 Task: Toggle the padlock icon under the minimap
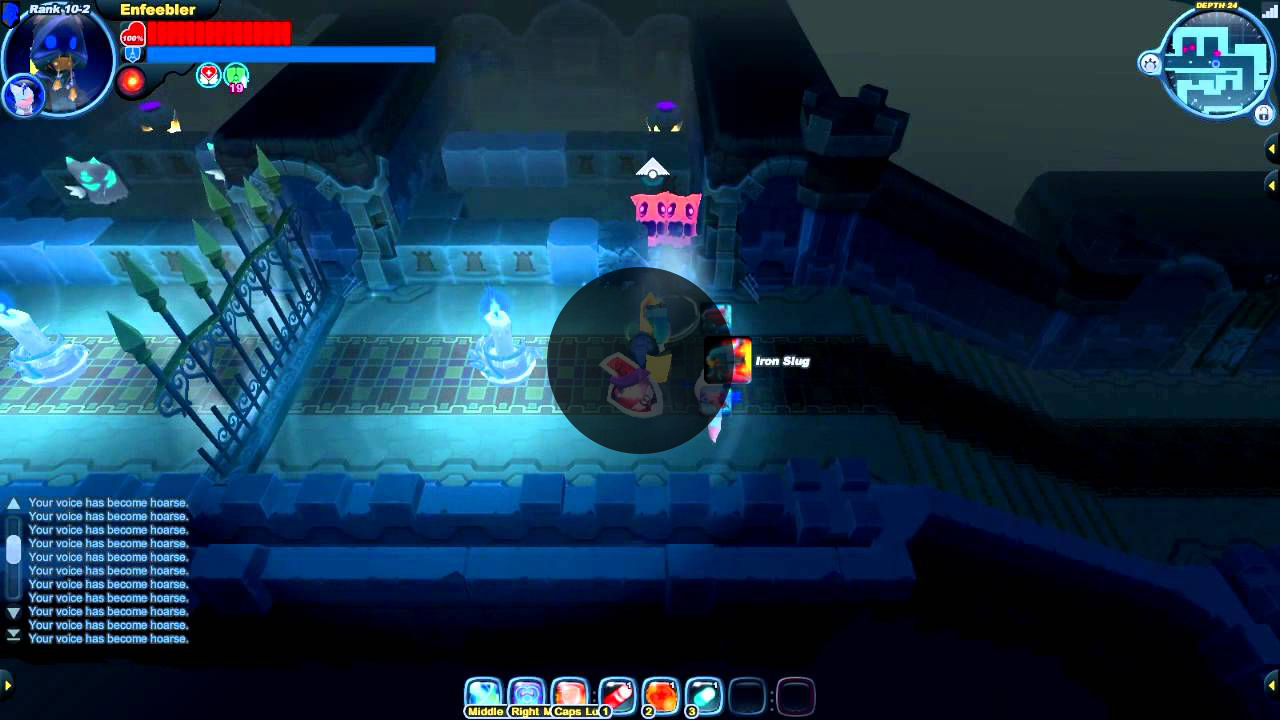(1264, 114)
